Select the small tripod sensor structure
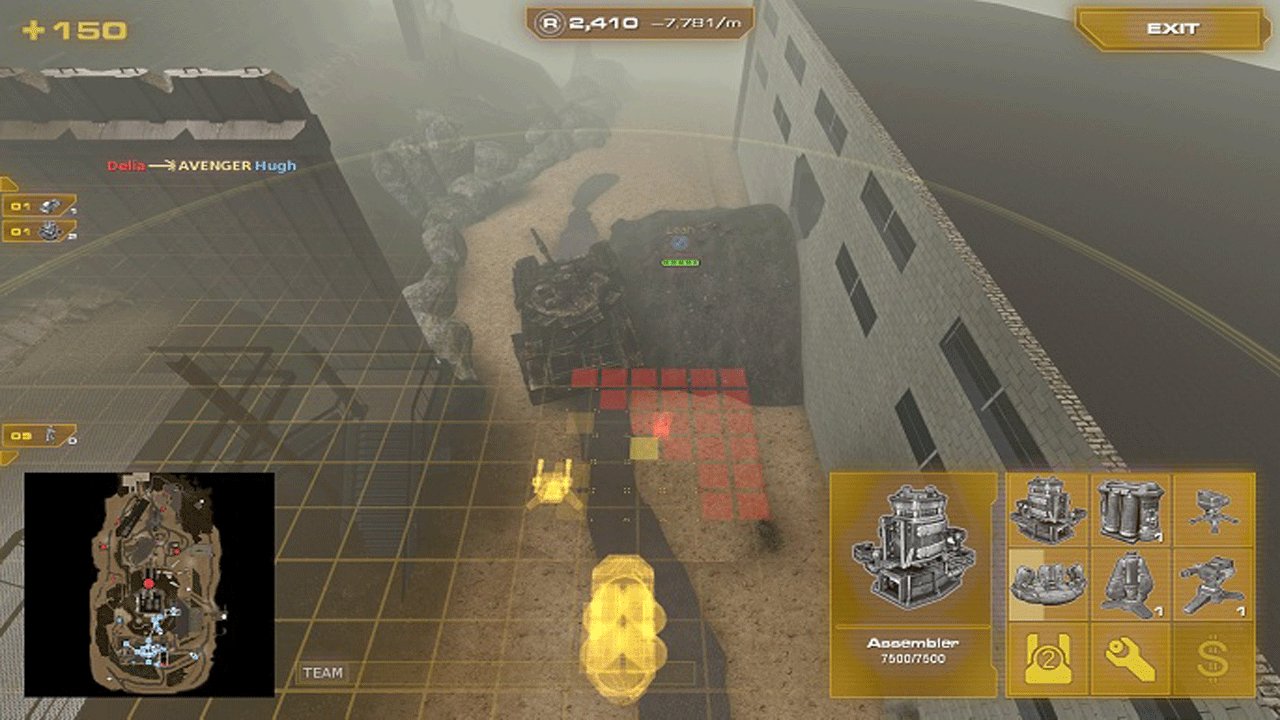 (1213, 510)
